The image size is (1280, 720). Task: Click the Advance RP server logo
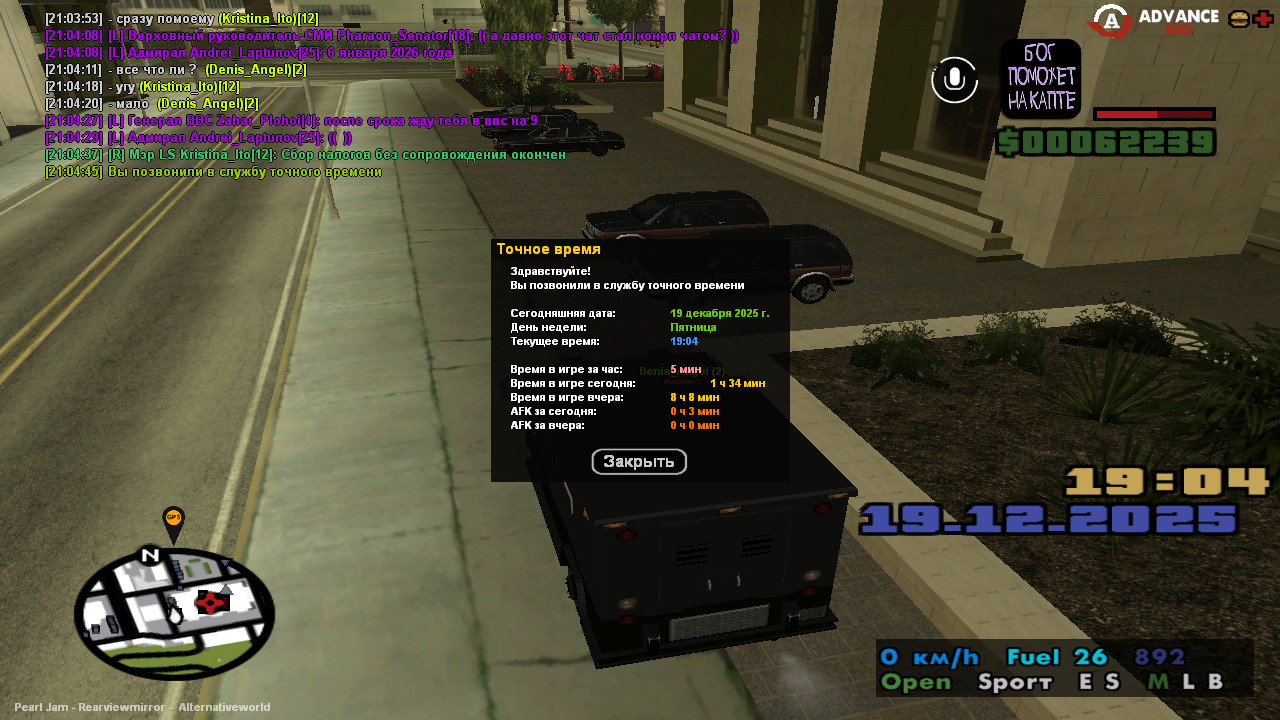1155,20
